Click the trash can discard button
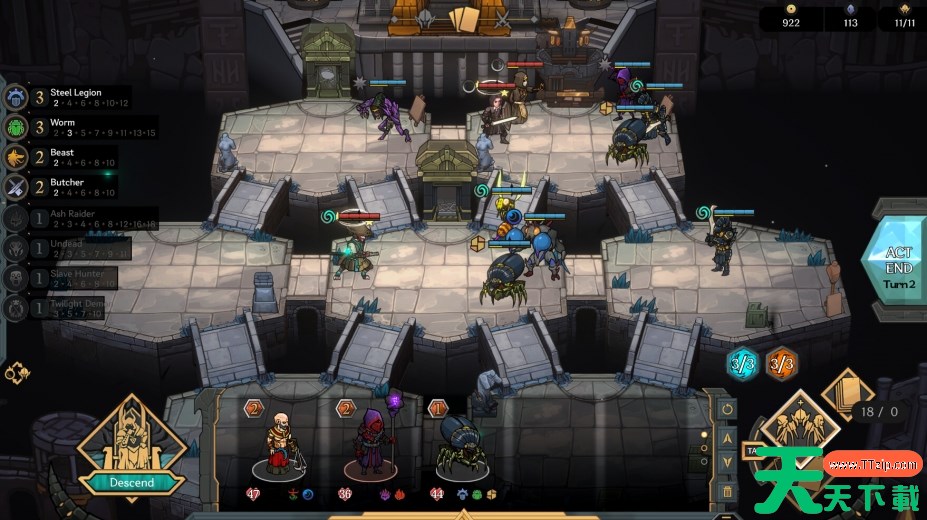This screenshot has height=520, width=927. click(727, 490)
